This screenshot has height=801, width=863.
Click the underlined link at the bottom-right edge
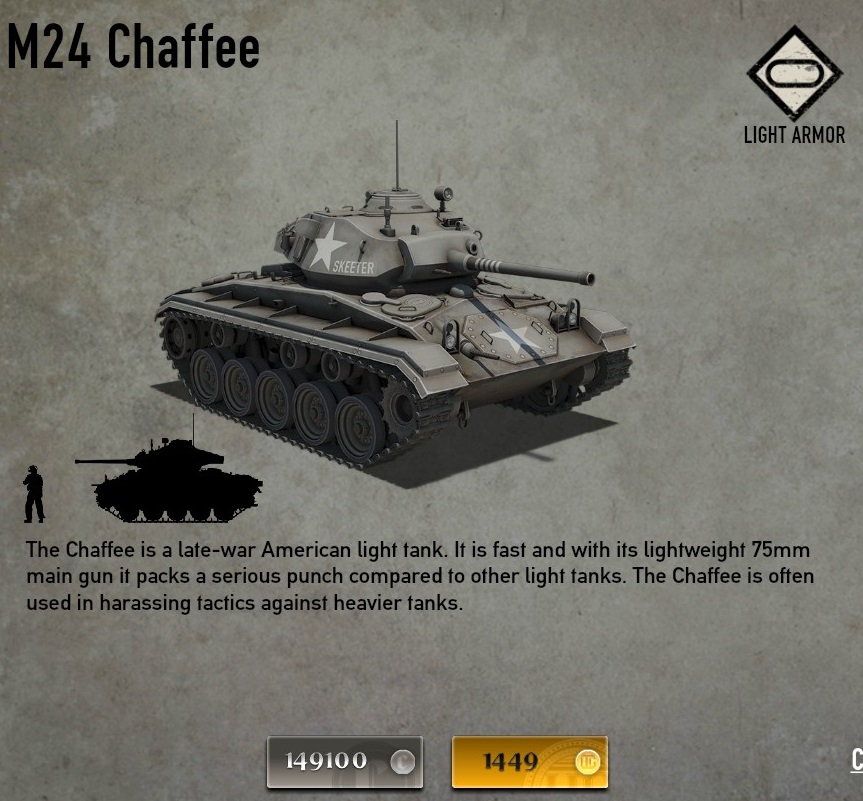[x=856, y=760]
